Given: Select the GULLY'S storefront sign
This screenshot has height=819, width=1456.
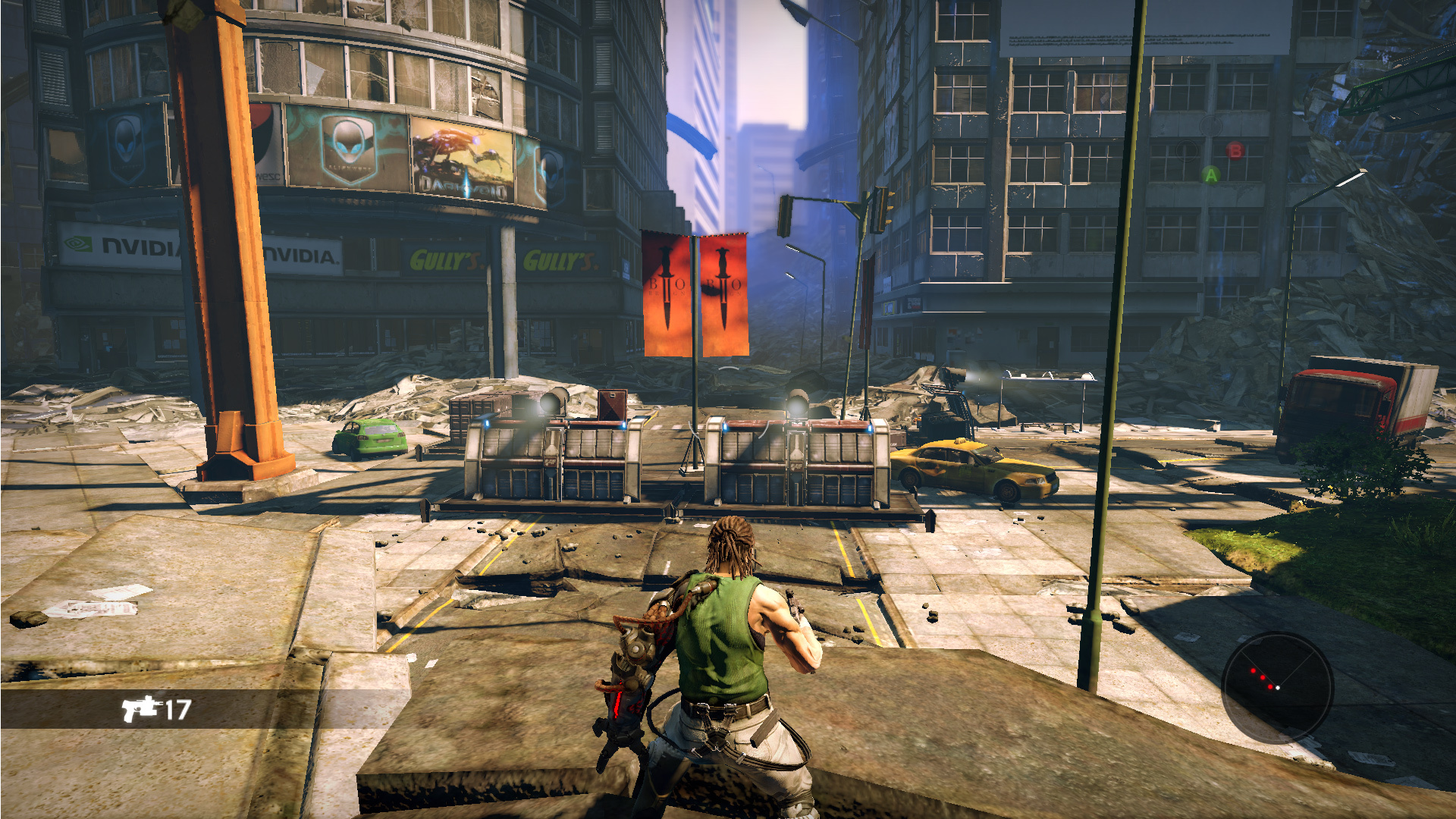Looking at the screenshot, I should (444, 259).
